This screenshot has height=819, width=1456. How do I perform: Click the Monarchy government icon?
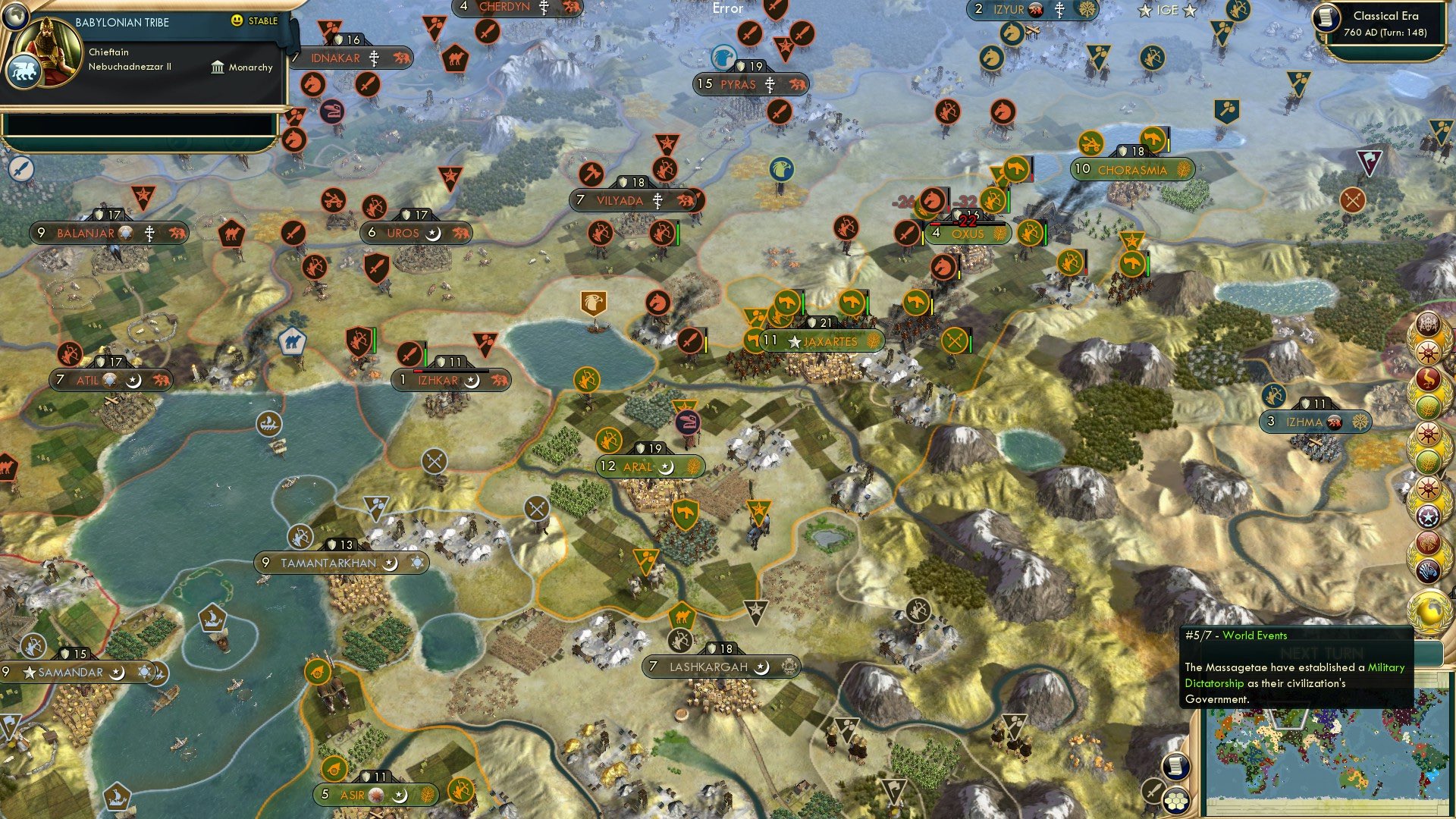[216, 67]
